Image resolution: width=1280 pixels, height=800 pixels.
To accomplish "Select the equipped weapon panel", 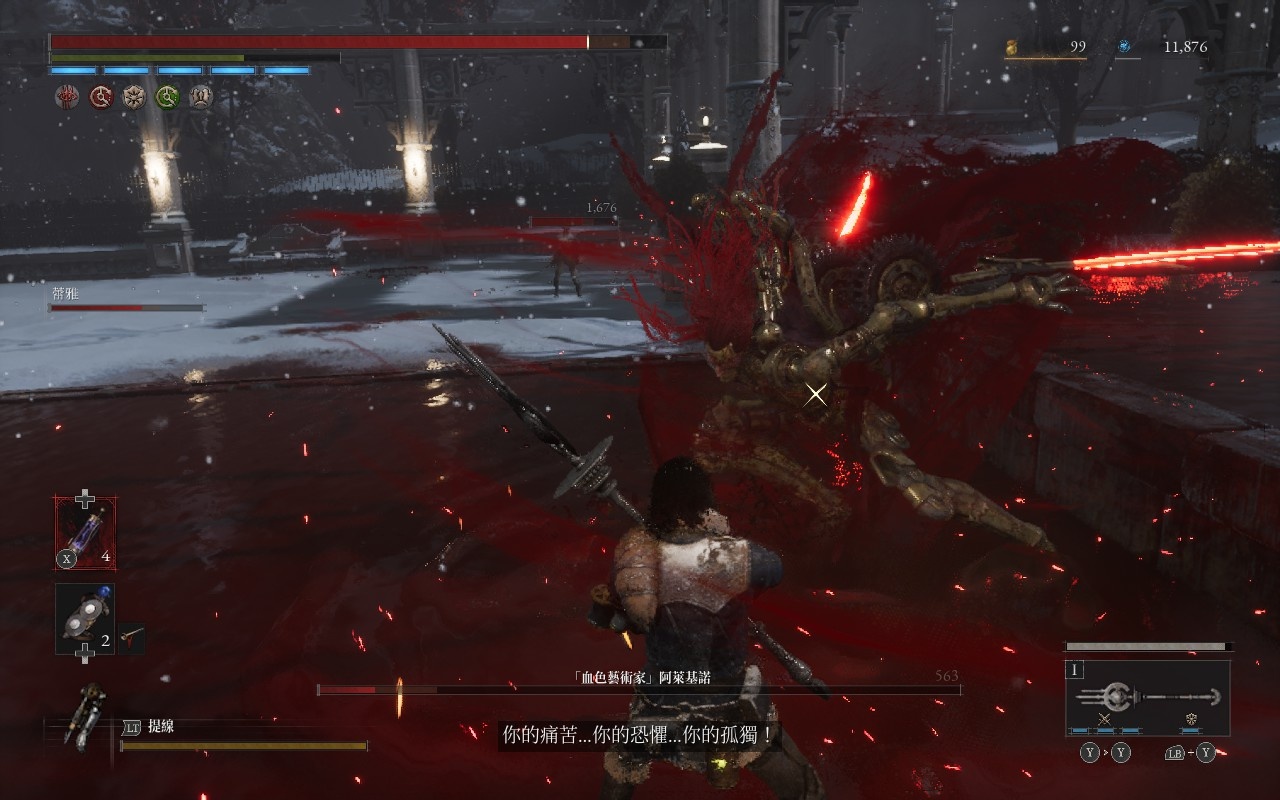I will tap(1147, 697).
